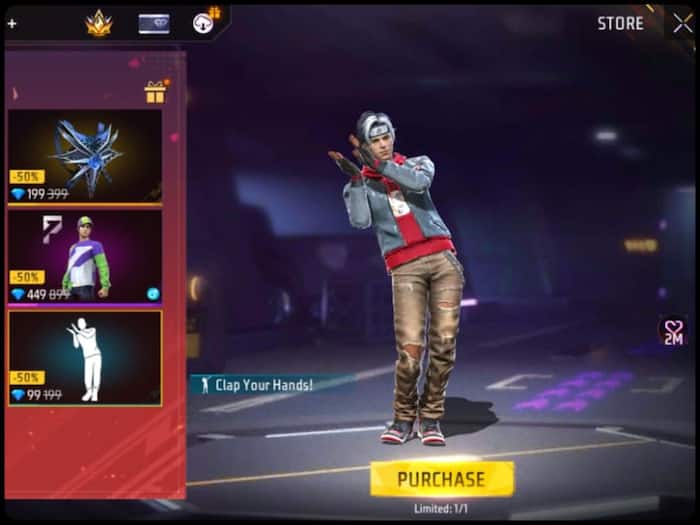Open the gift box icon
Viewport: 700px width, 525px height.
155,93
